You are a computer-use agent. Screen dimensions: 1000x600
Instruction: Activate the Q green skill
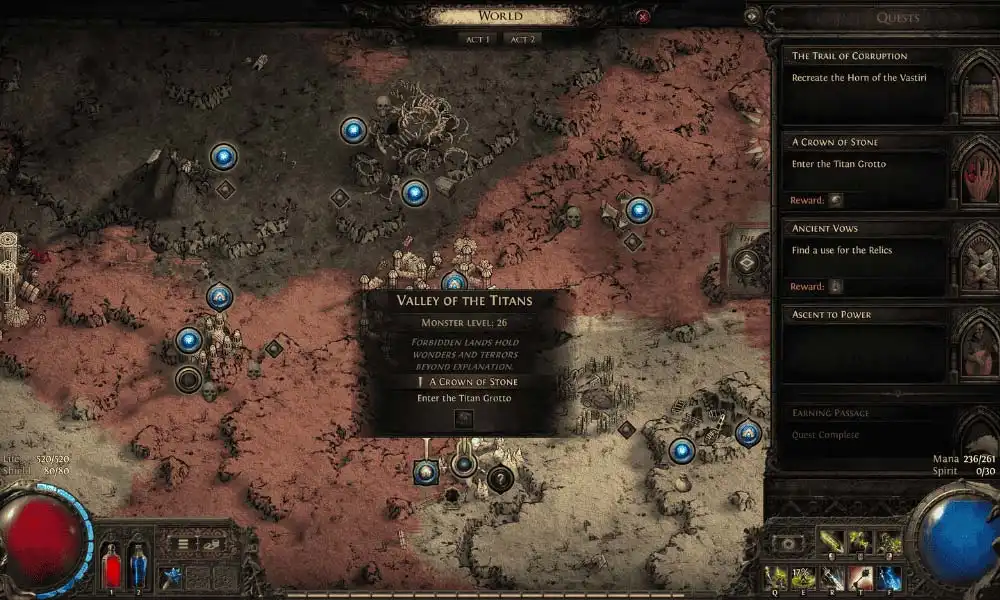(777, 577)
